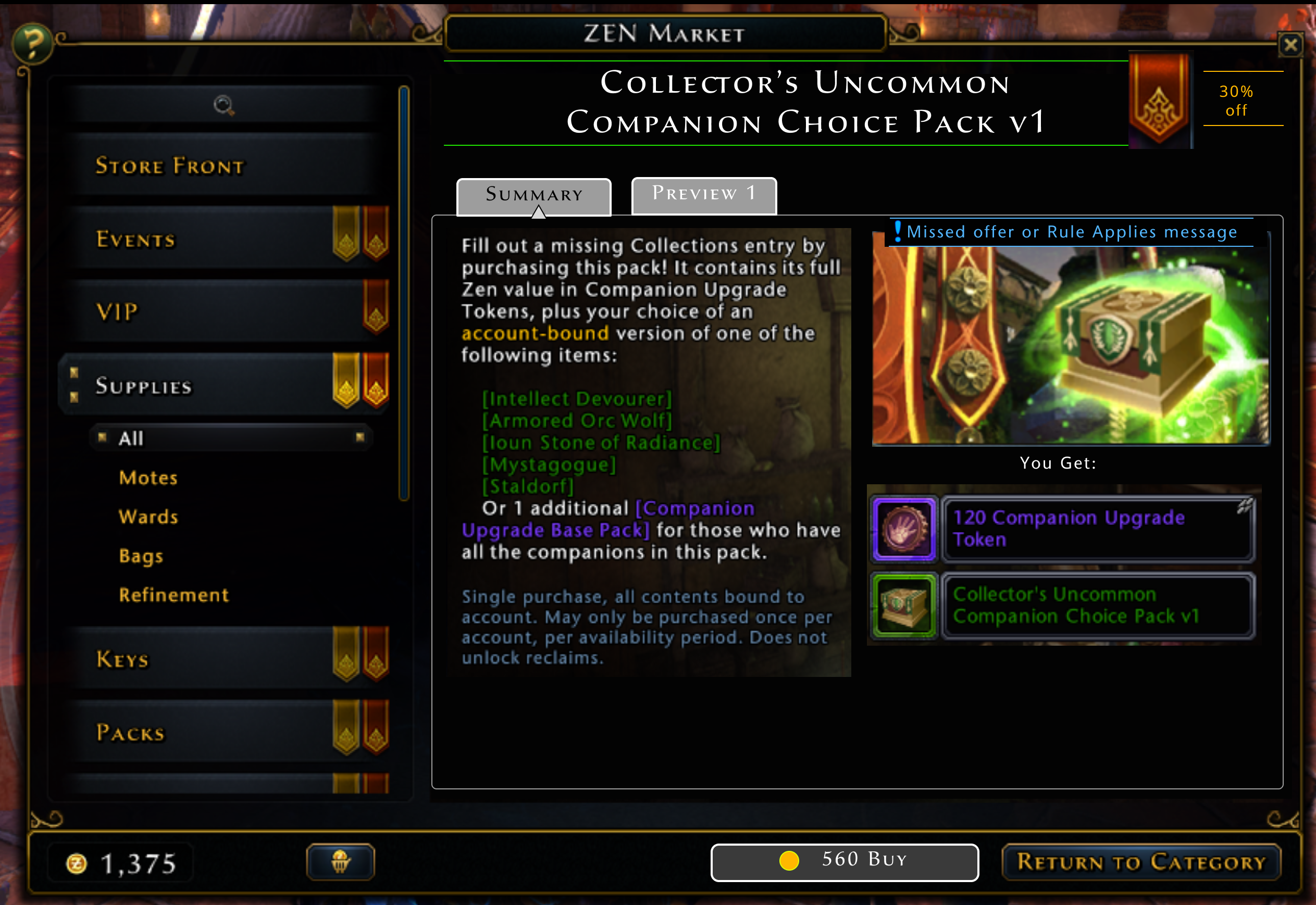Viewport: 1316px width, 905px height.
Task: Click the help question mark icon
Action: click(33, 43)
